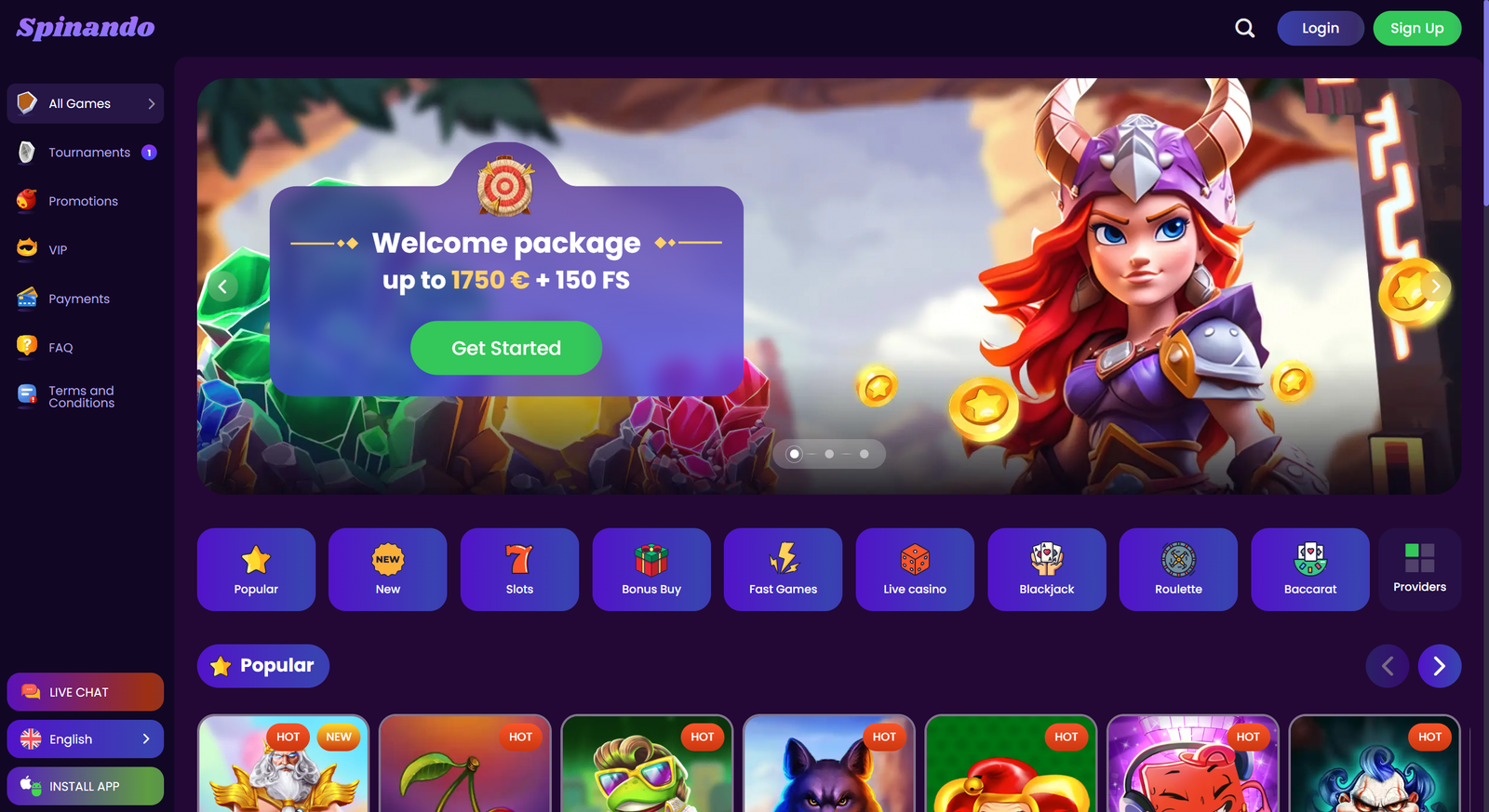Viewport: 1489px width, 812px height.
Task: Open the English language selector
Action: [x=85, y=739]
